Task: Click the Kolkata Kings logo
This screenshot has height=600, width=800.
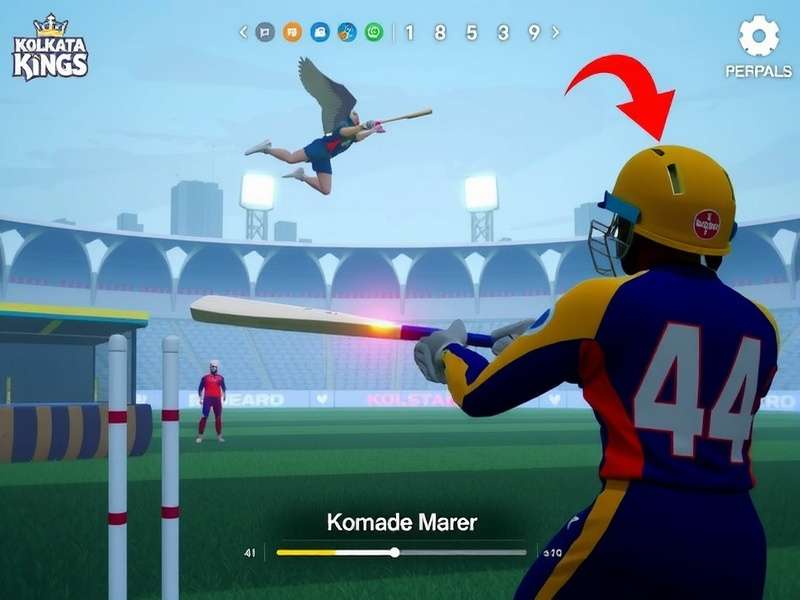Action: coord(50,48)
